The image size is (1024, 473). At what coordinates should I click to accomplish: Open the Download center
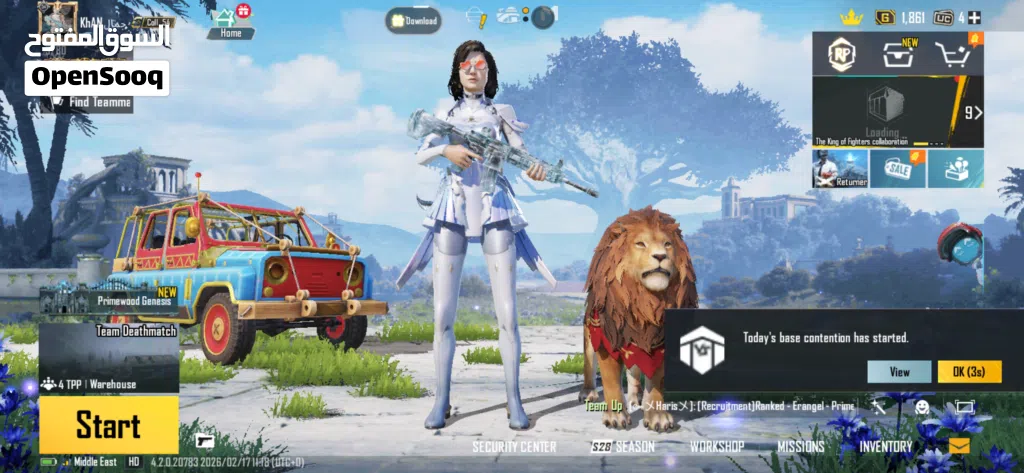(413, 19)
